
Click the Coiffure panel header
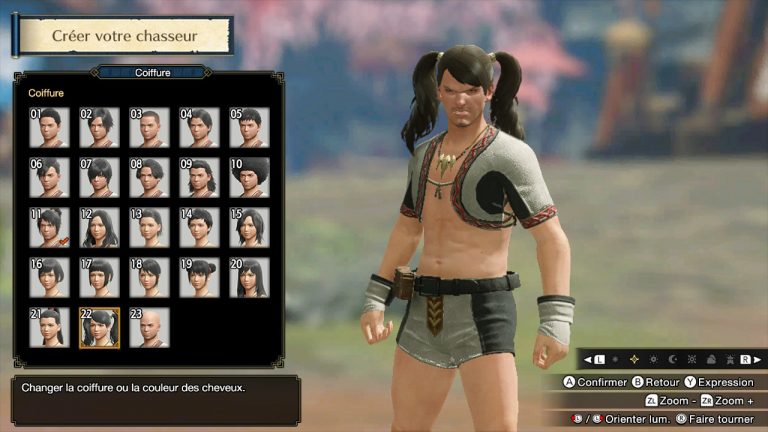pyautogui.click(x=150, y=72)
